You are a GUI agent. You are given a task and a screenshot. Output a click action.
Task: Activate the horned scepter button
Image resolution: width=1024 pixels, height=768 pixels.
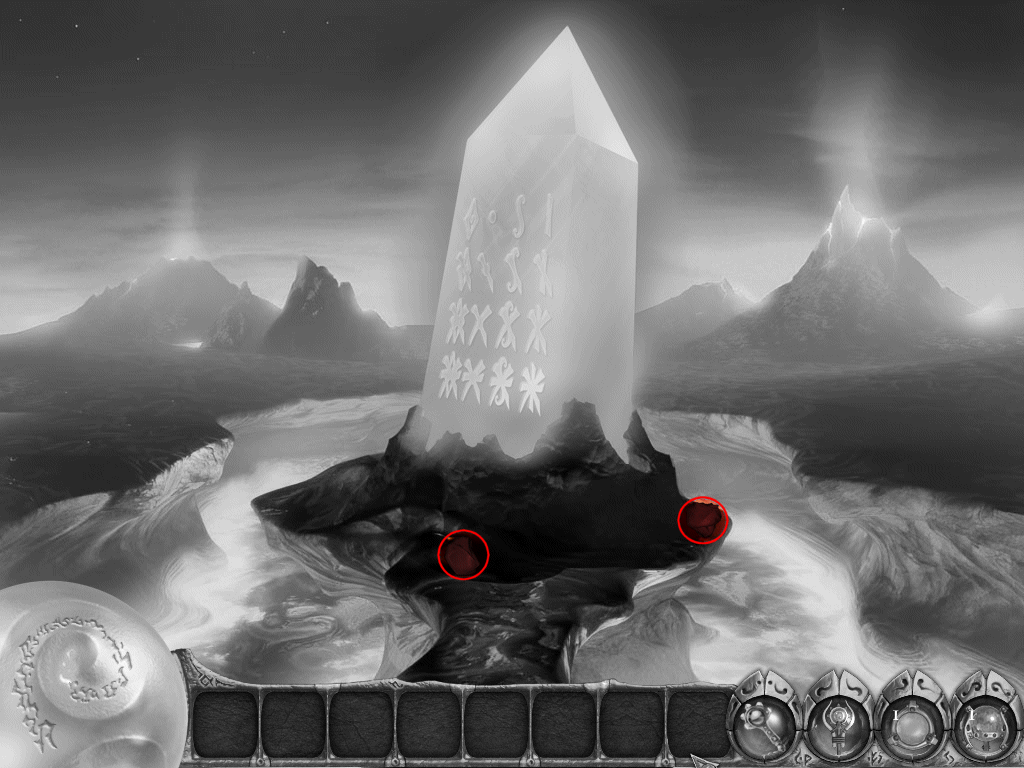pyautogui.click(x=838, y=722)
